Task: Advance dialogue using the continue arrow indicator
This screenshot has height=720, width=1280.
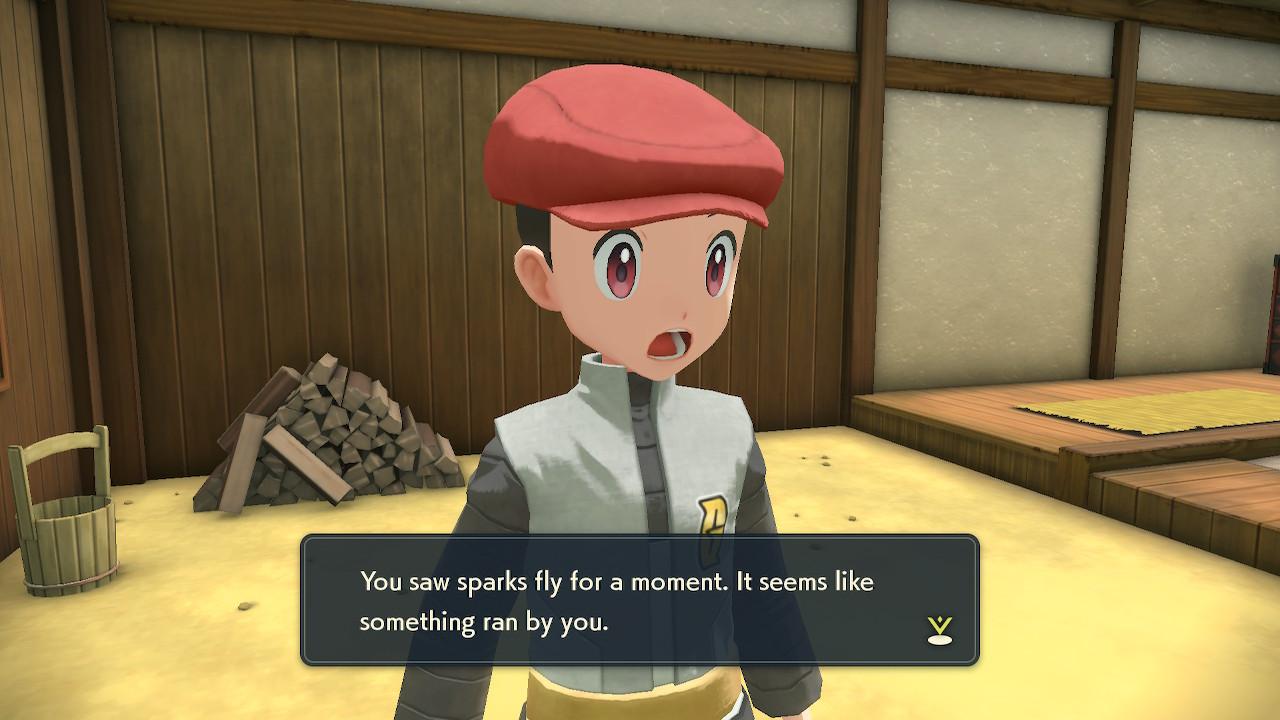Action: pos(939,629)
